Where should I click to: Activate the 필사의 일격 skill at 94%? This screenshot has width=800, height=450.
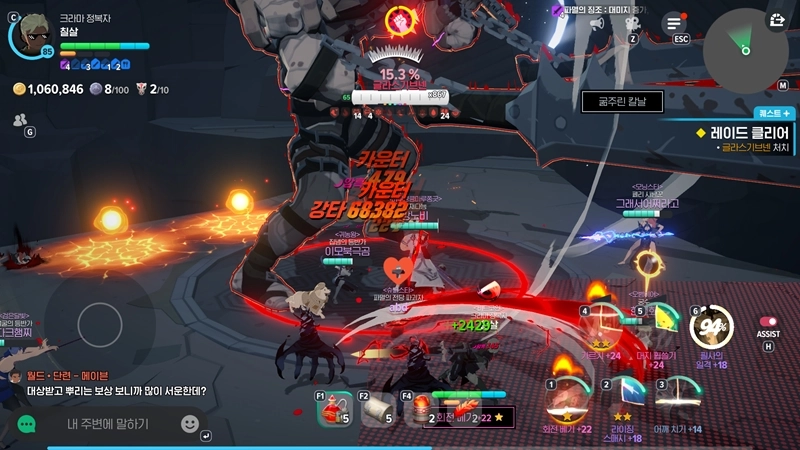[712, 327]
